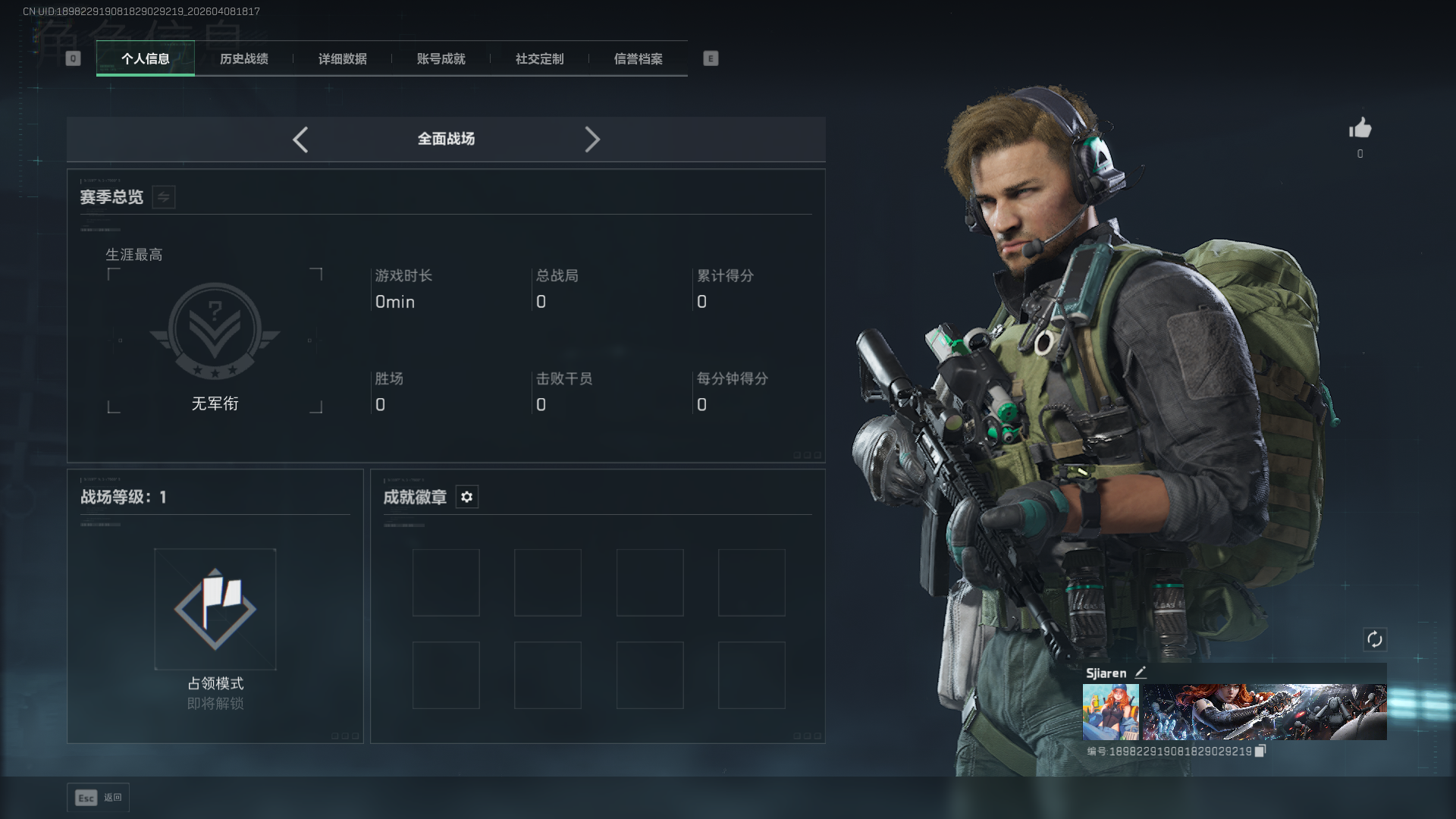Give a thumbs-up like to the profile

[1360, 128]
